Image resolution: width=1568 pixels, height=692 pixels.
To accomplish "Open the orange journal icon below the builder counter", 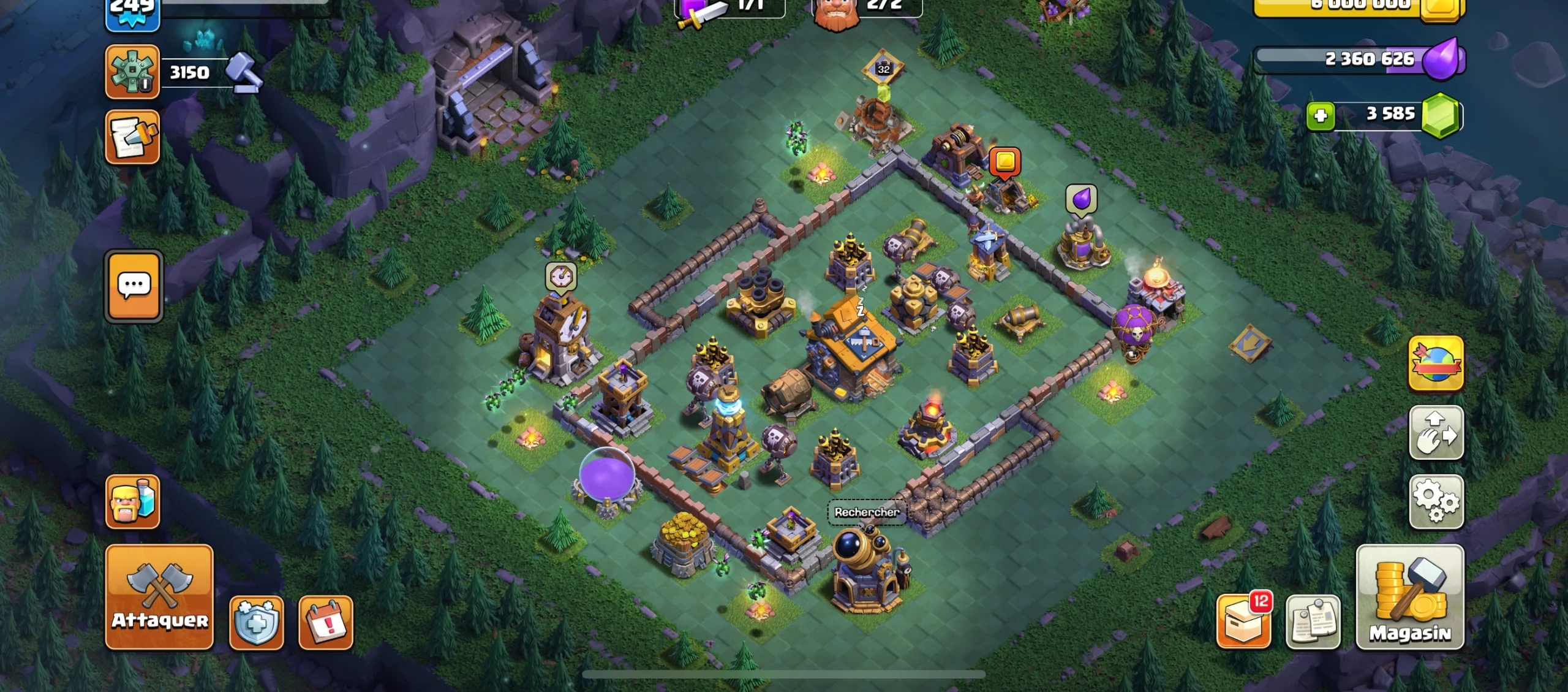I will [x=133, y=138].
